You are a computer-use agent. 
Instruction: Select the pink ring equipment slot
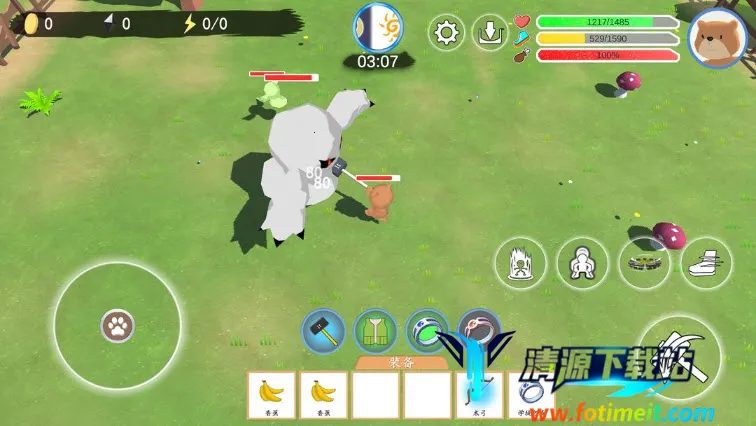(479, 331)
